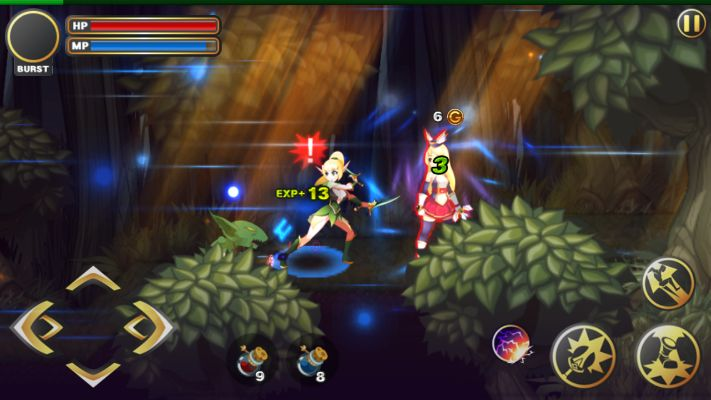
Task: Use the red health potion
Action: click(x=250, y=359)
